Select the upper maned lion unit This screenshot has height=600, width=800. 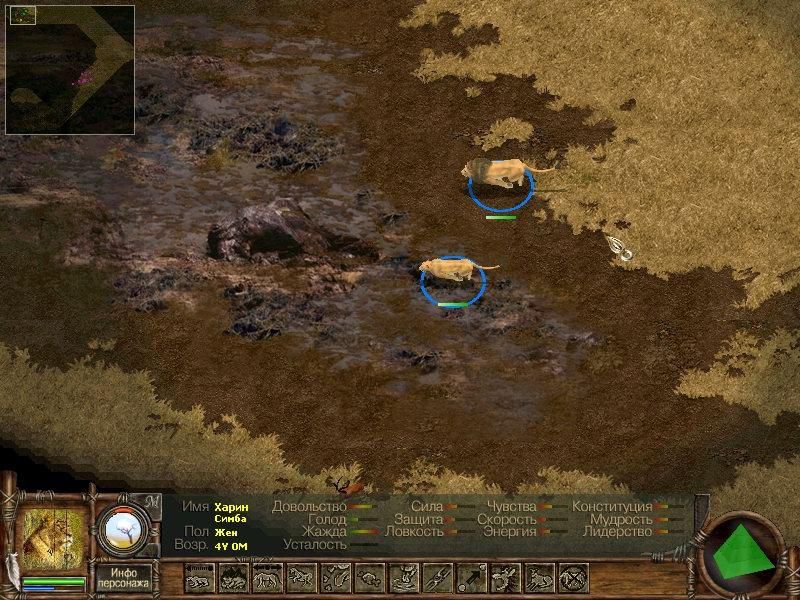500,174
